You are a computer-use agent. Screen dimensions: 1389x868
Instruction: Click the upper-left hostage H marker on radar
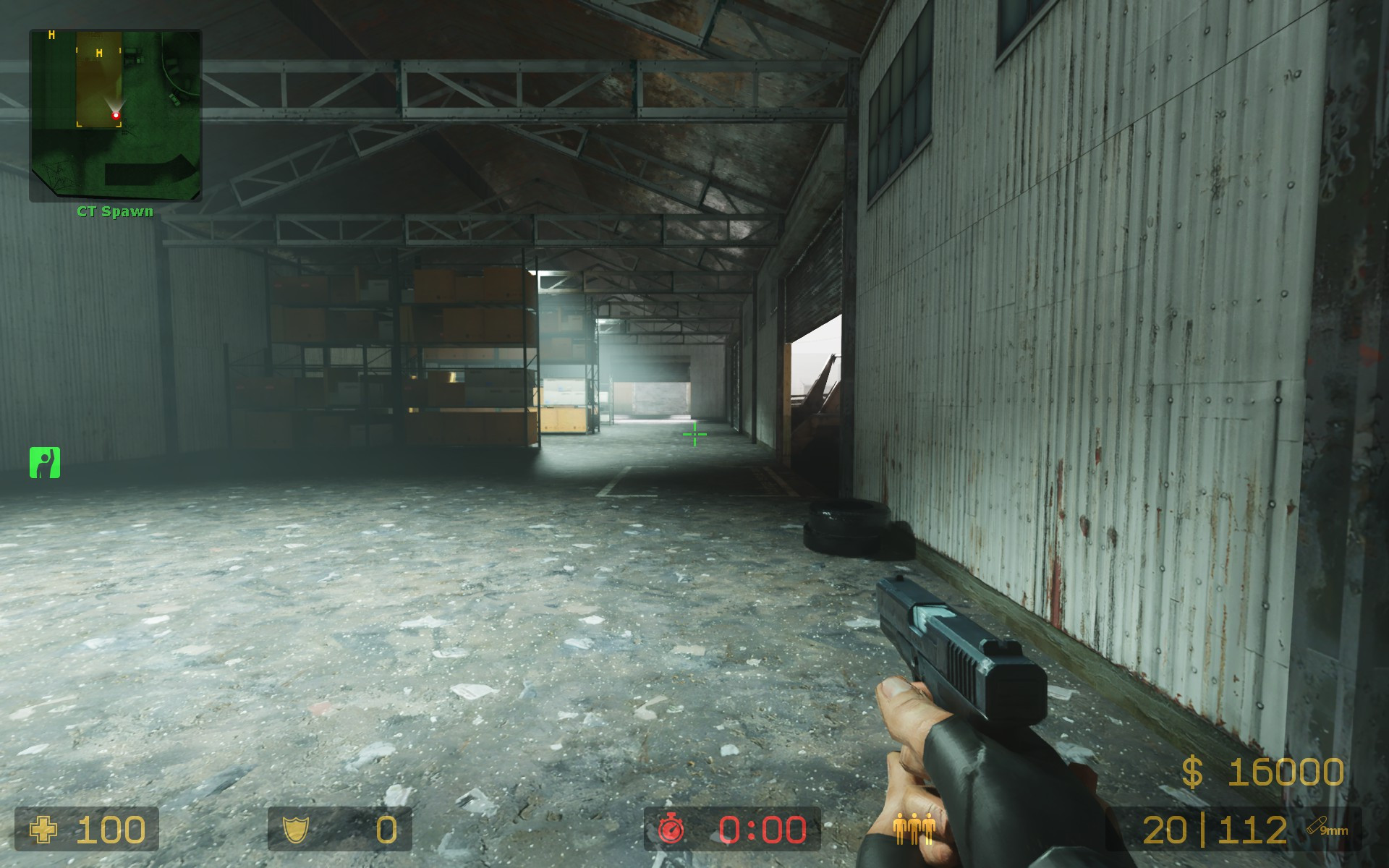pyautogui.click(x=51, y=33)
